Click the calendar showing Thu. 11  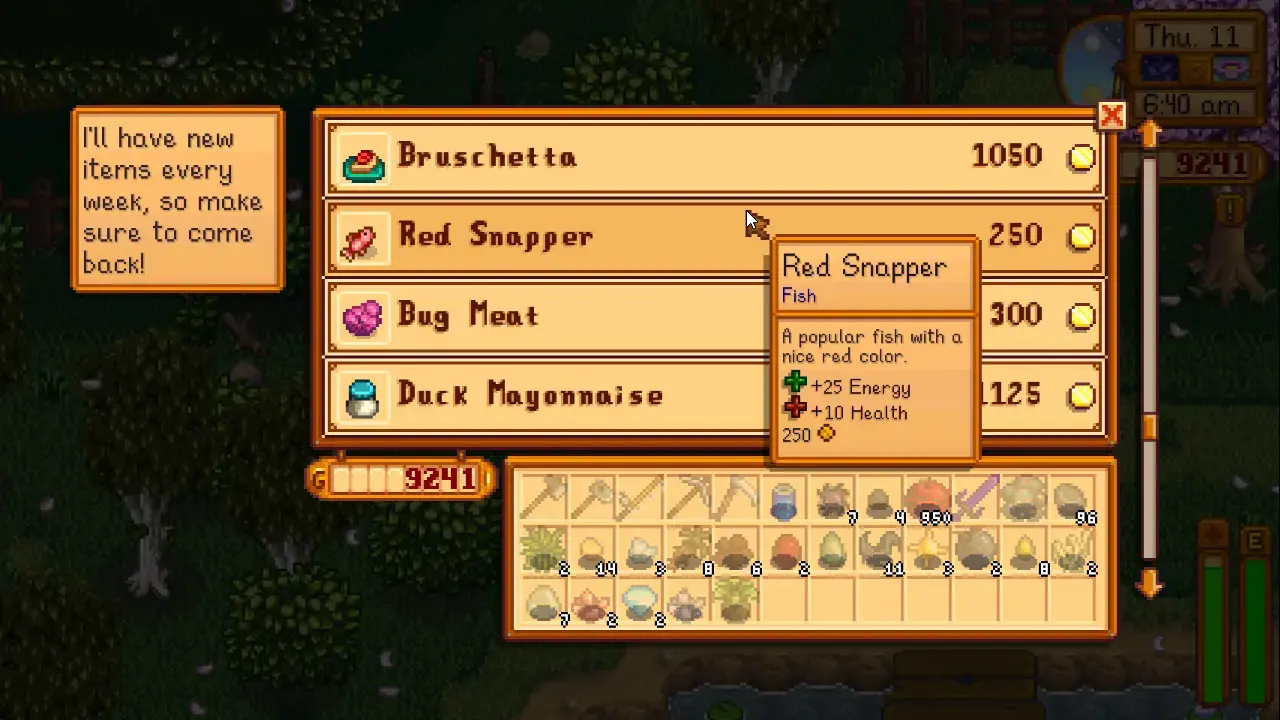pyautogui.click(x=1194, y=37)
